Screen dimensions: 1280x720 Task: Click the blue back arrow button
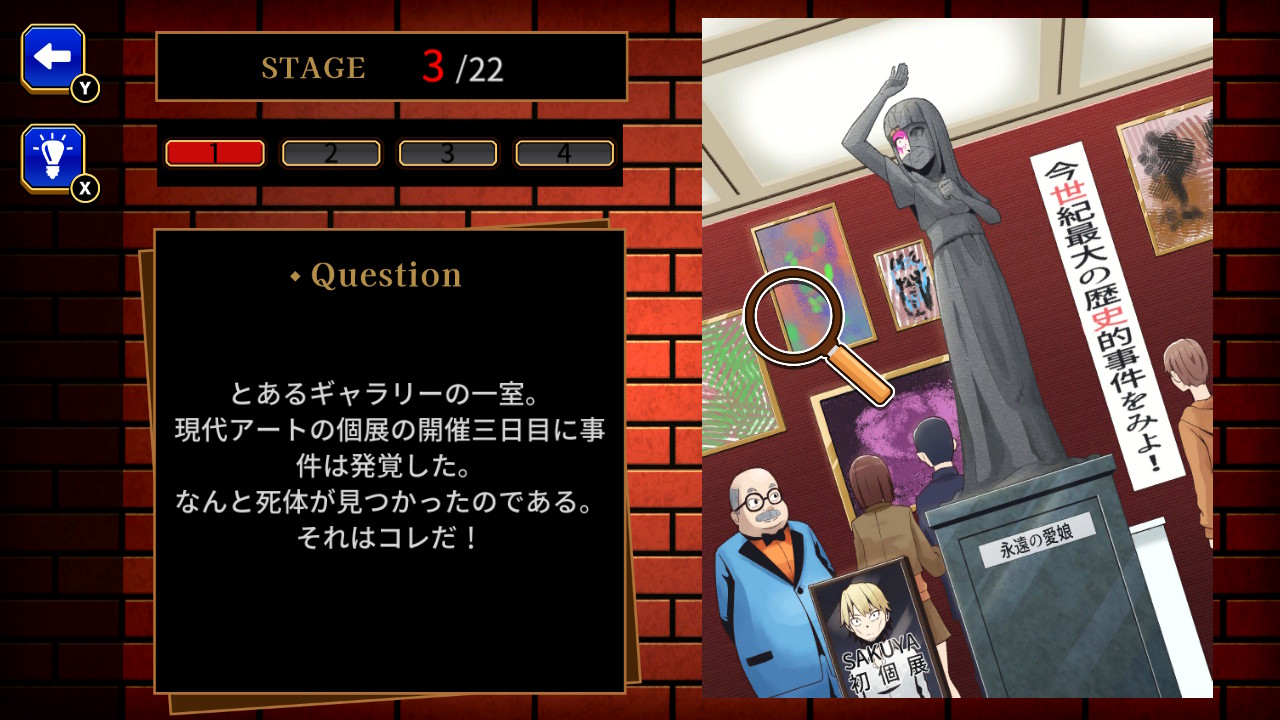tap(53, 58)
